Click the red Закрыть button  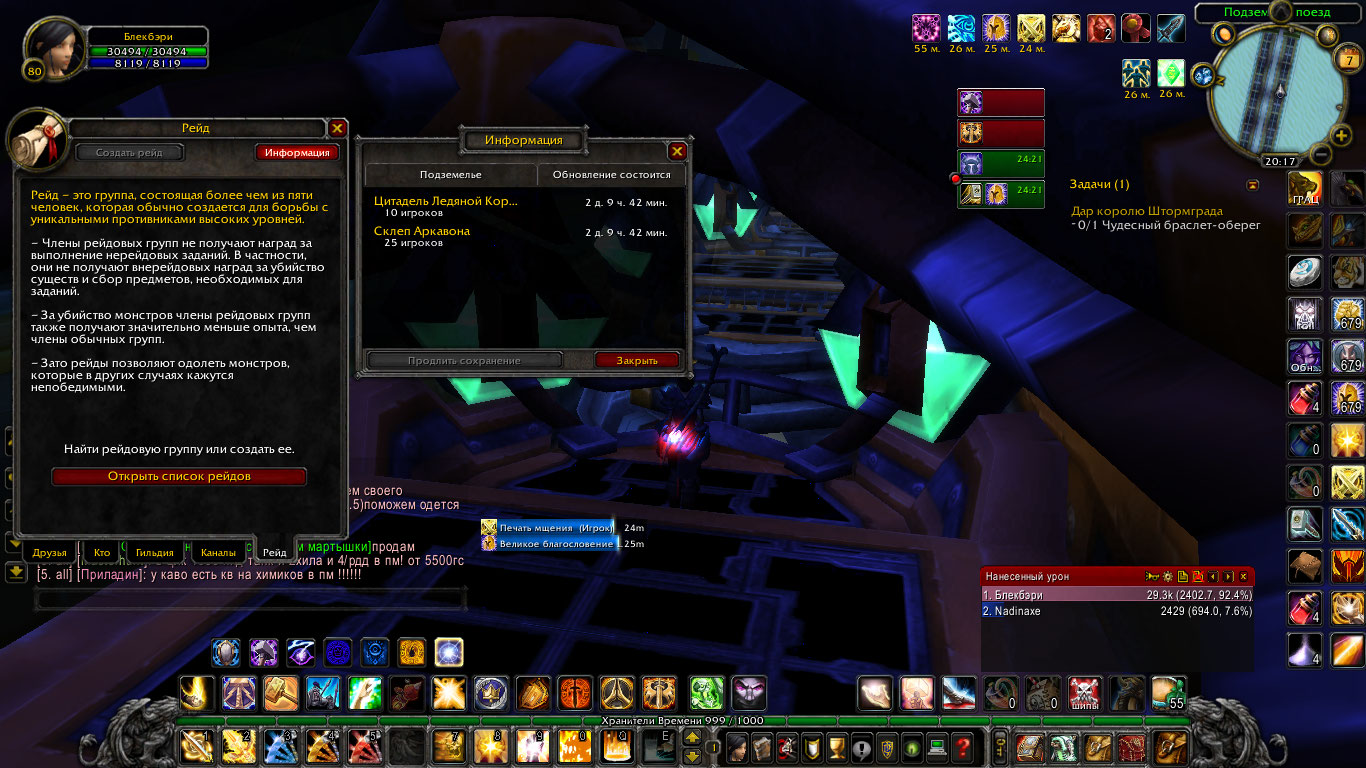click(637, 360)
